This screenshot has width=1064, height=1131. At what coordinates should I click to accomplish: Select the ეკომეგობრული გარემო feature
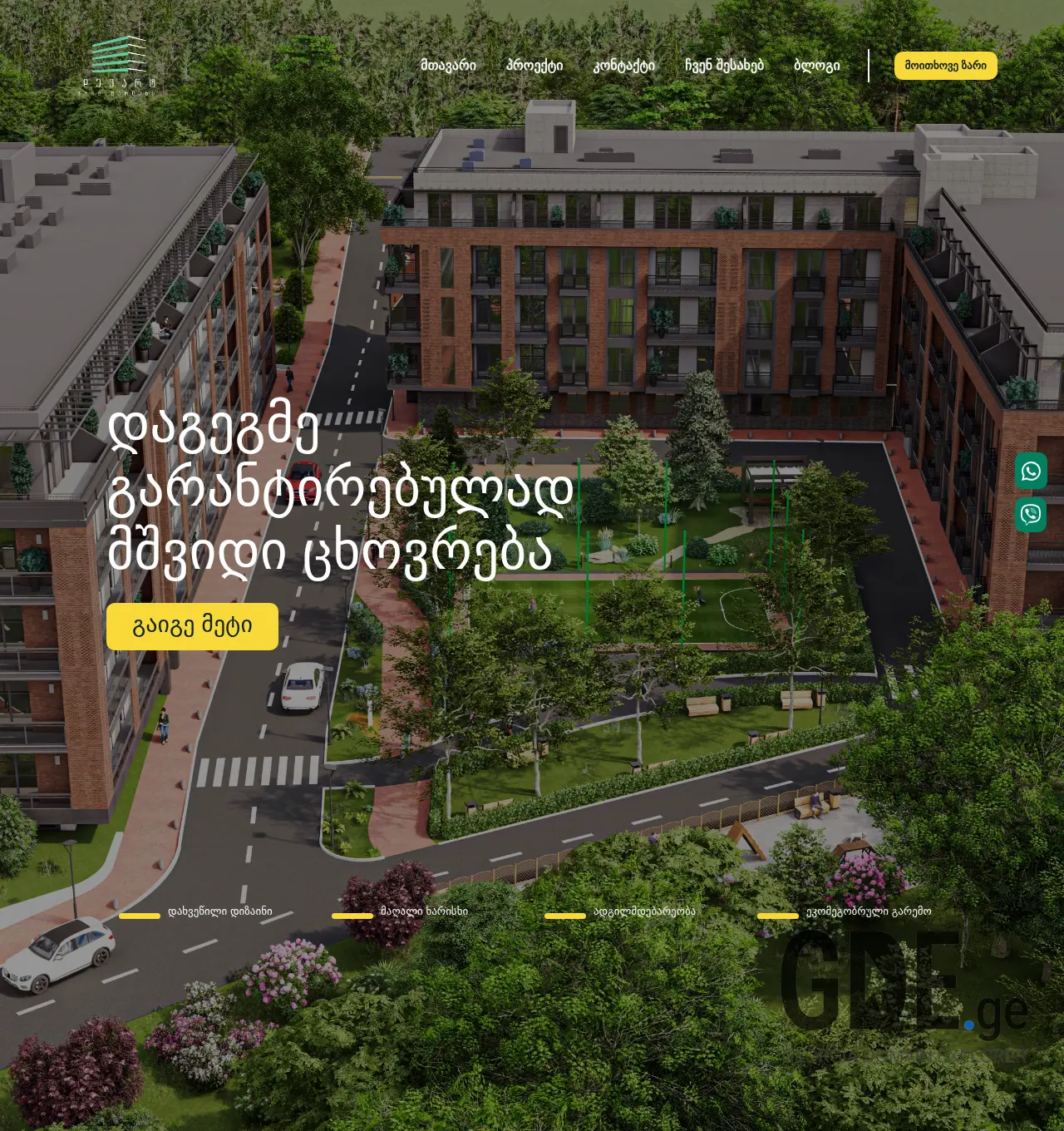click(x=869, y=911)
